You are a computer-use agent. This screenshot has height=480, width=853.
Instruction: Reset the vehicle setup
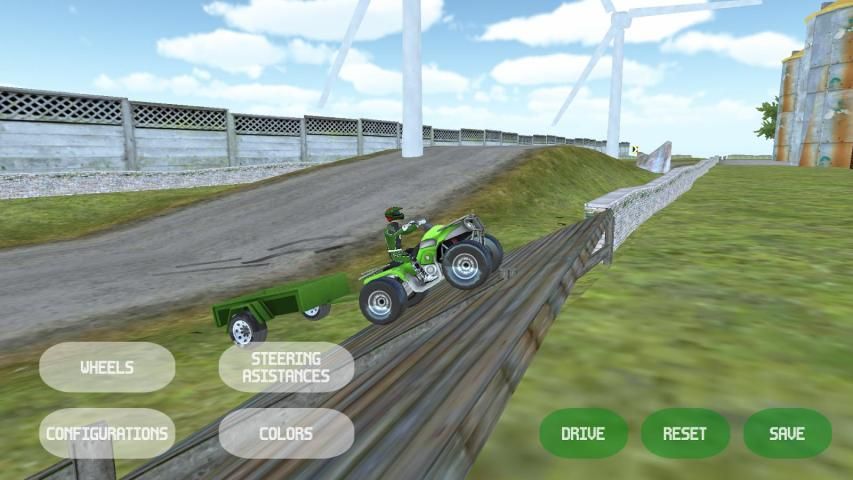pos(685,434)
